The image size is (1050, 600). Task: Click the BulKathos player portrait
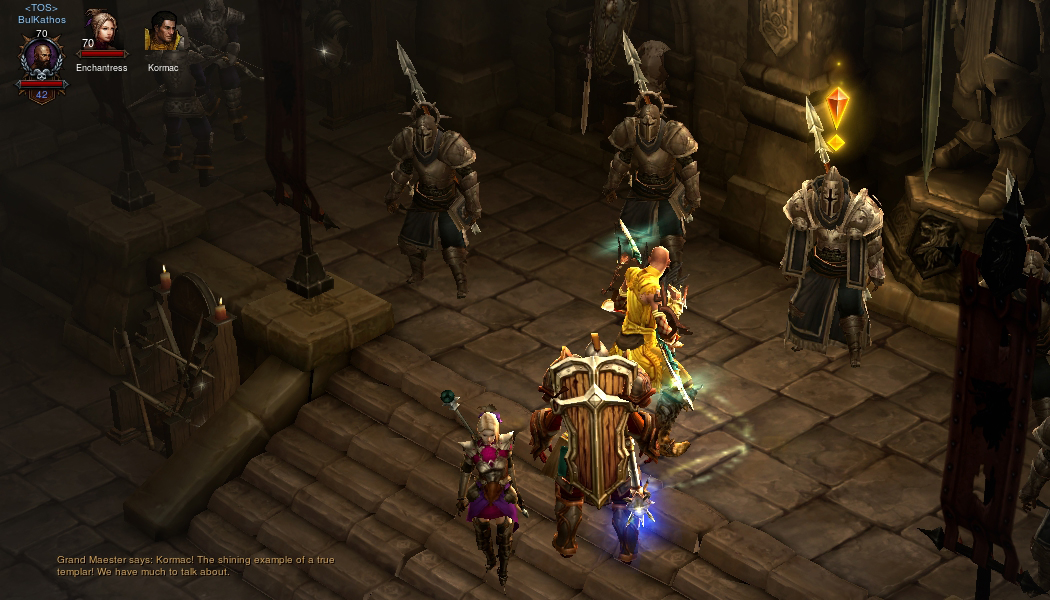point(41,60)
